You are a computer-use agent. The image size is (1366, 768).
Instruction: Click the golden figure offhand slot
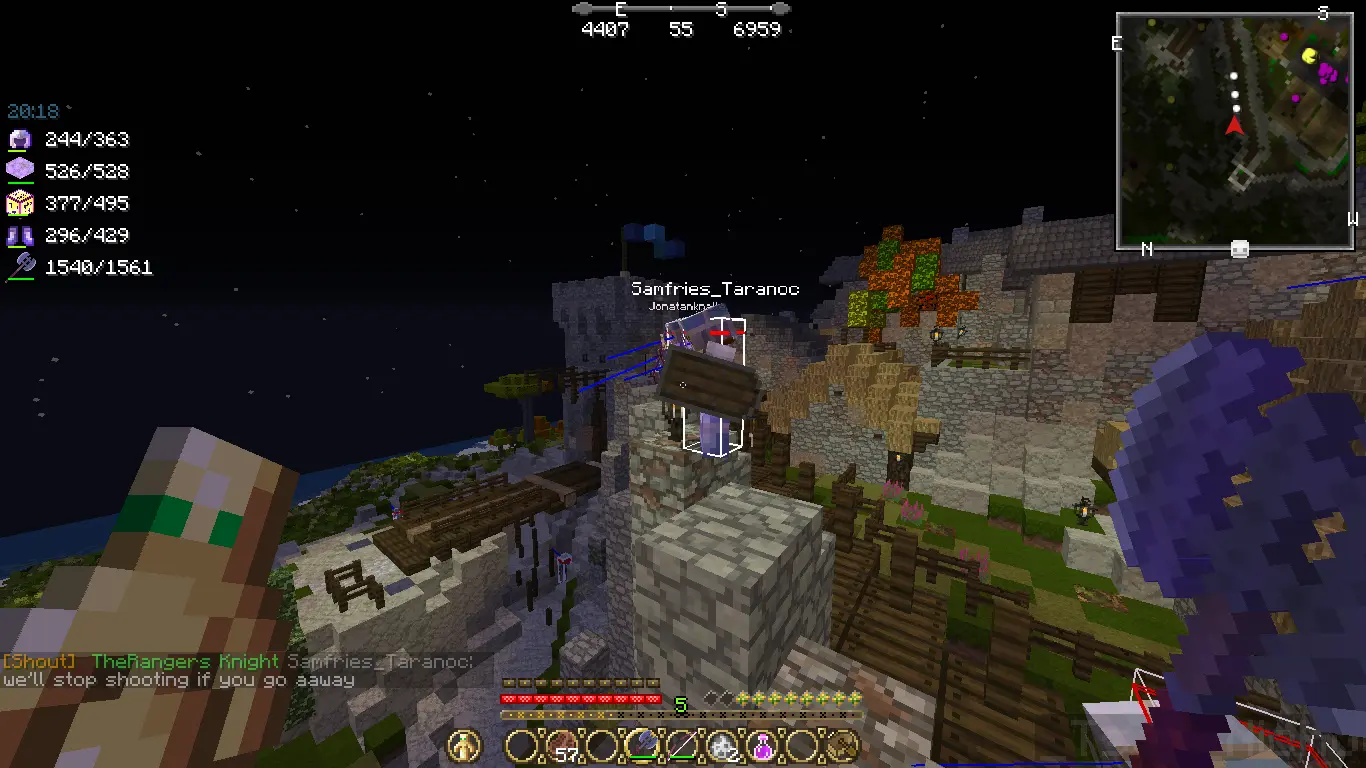(465, 745)
